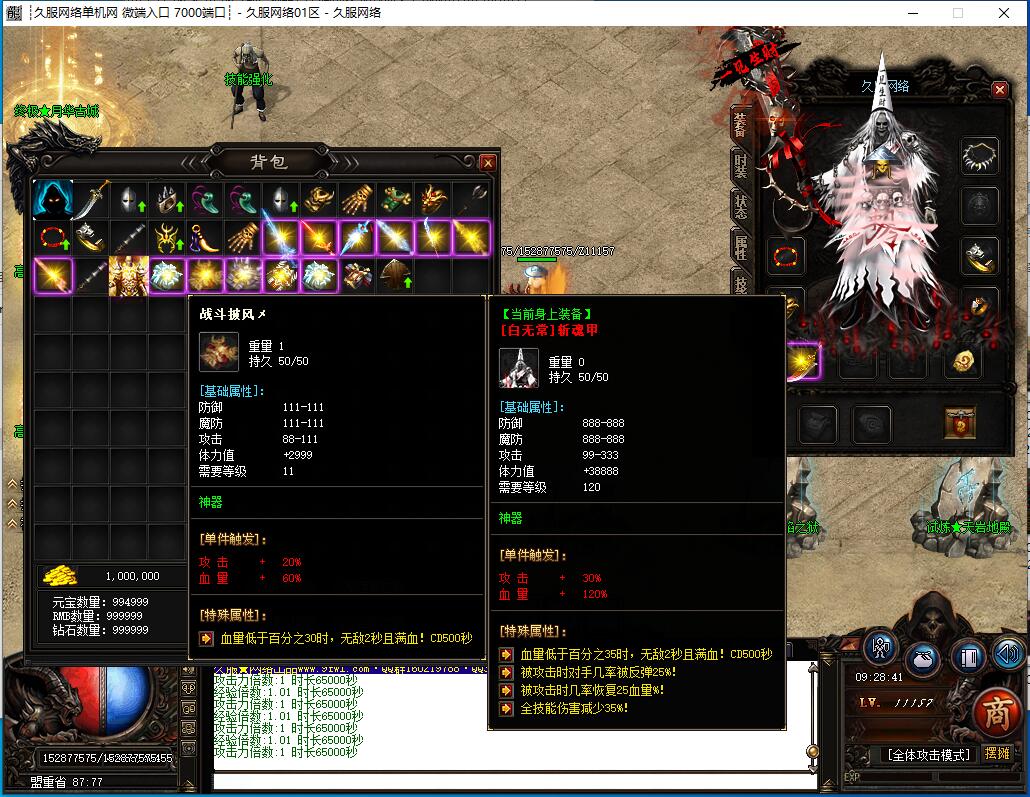Toggle the sound speaker icon

click(1008, 655)
